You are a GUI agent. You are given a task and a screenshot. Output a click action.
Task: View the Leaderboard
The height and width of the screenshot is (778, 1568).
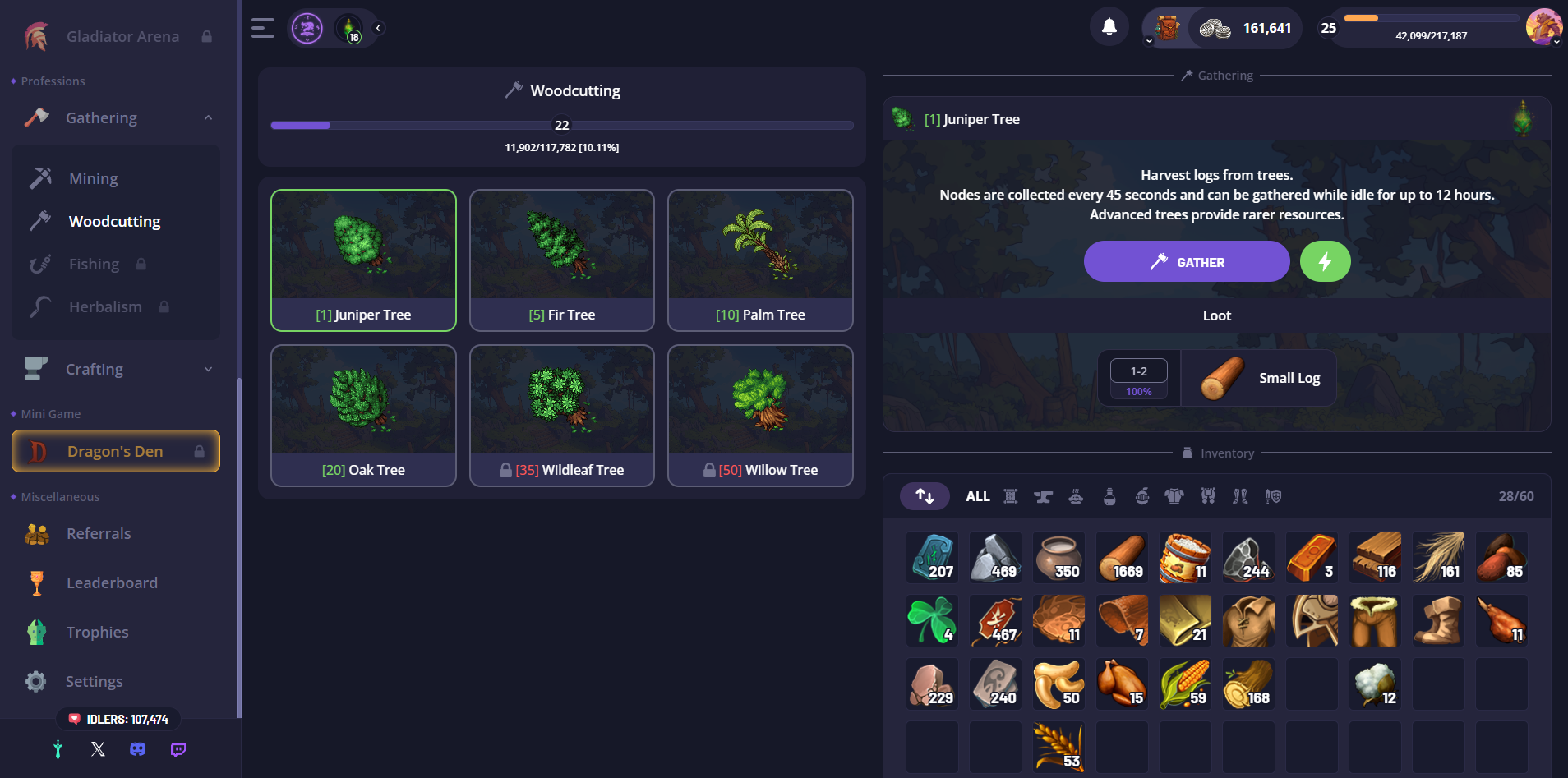click(x=112, y=583)
